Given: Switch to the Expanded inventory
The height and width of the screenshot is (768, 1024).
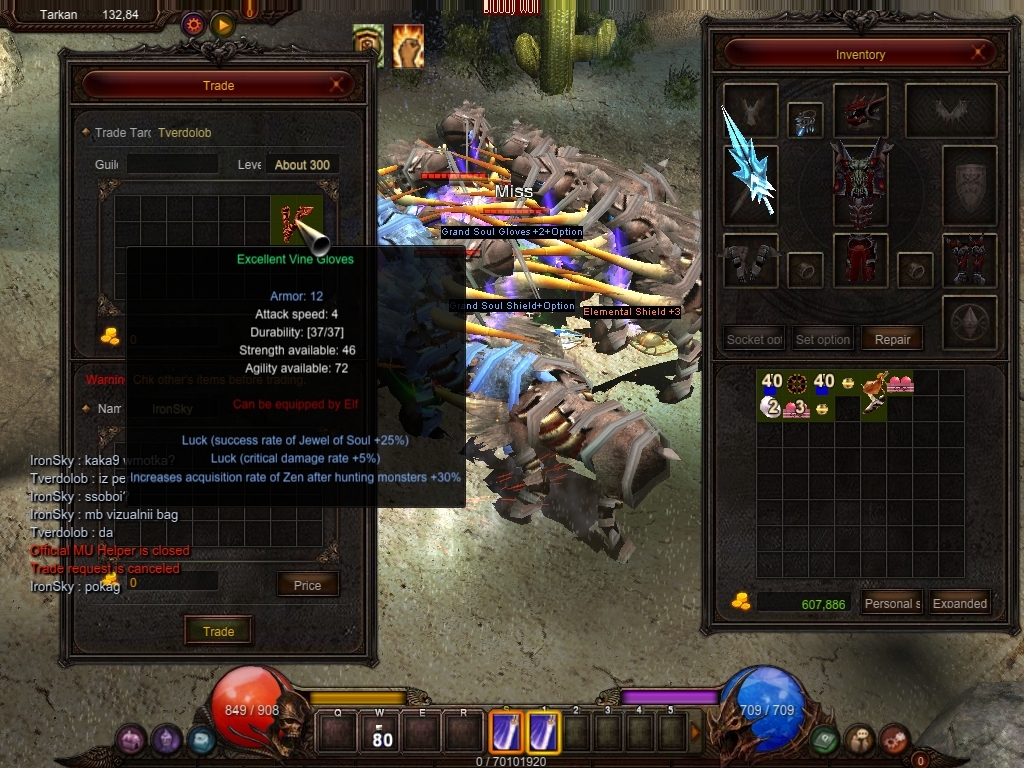Looking at the screenshot, I should 960,603.
